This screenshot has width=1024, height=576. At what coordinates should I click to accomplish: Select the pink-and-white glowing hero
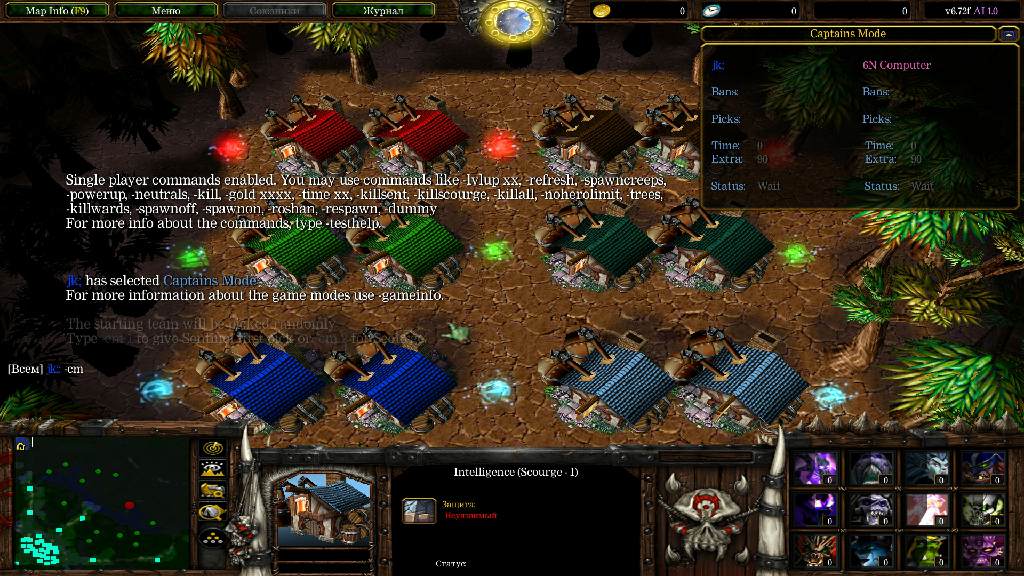coord(925,509)
